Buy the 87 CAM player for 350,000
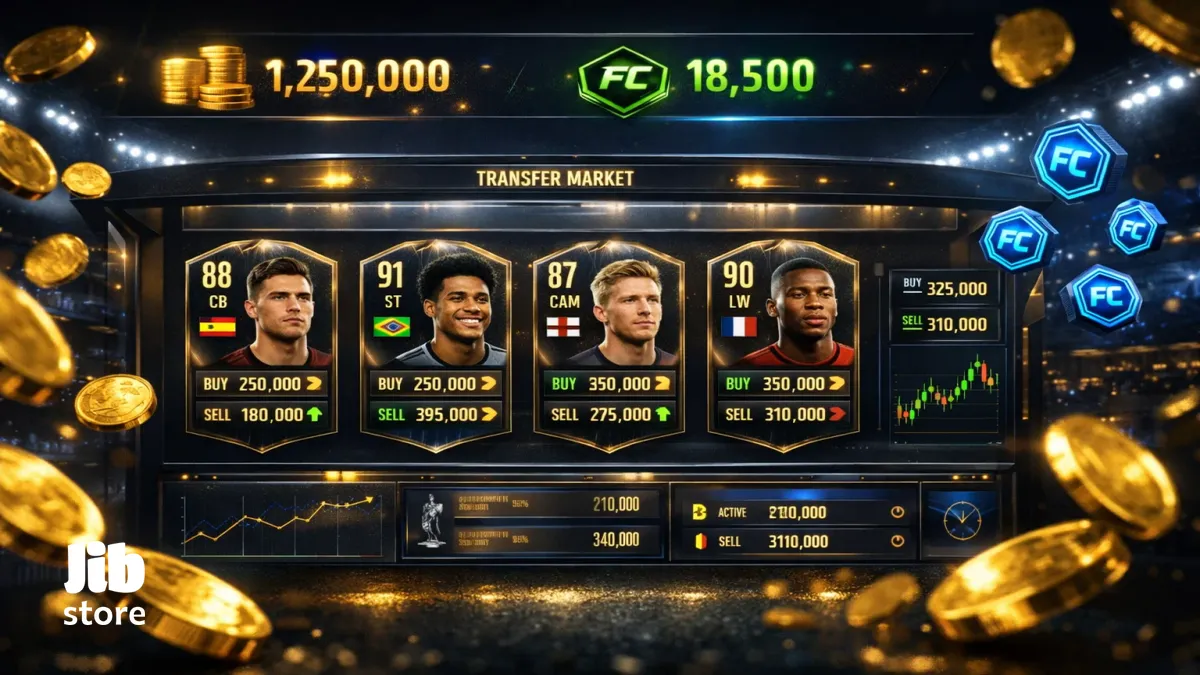Viewport: 1200px width, 675px height. (608, 383)
